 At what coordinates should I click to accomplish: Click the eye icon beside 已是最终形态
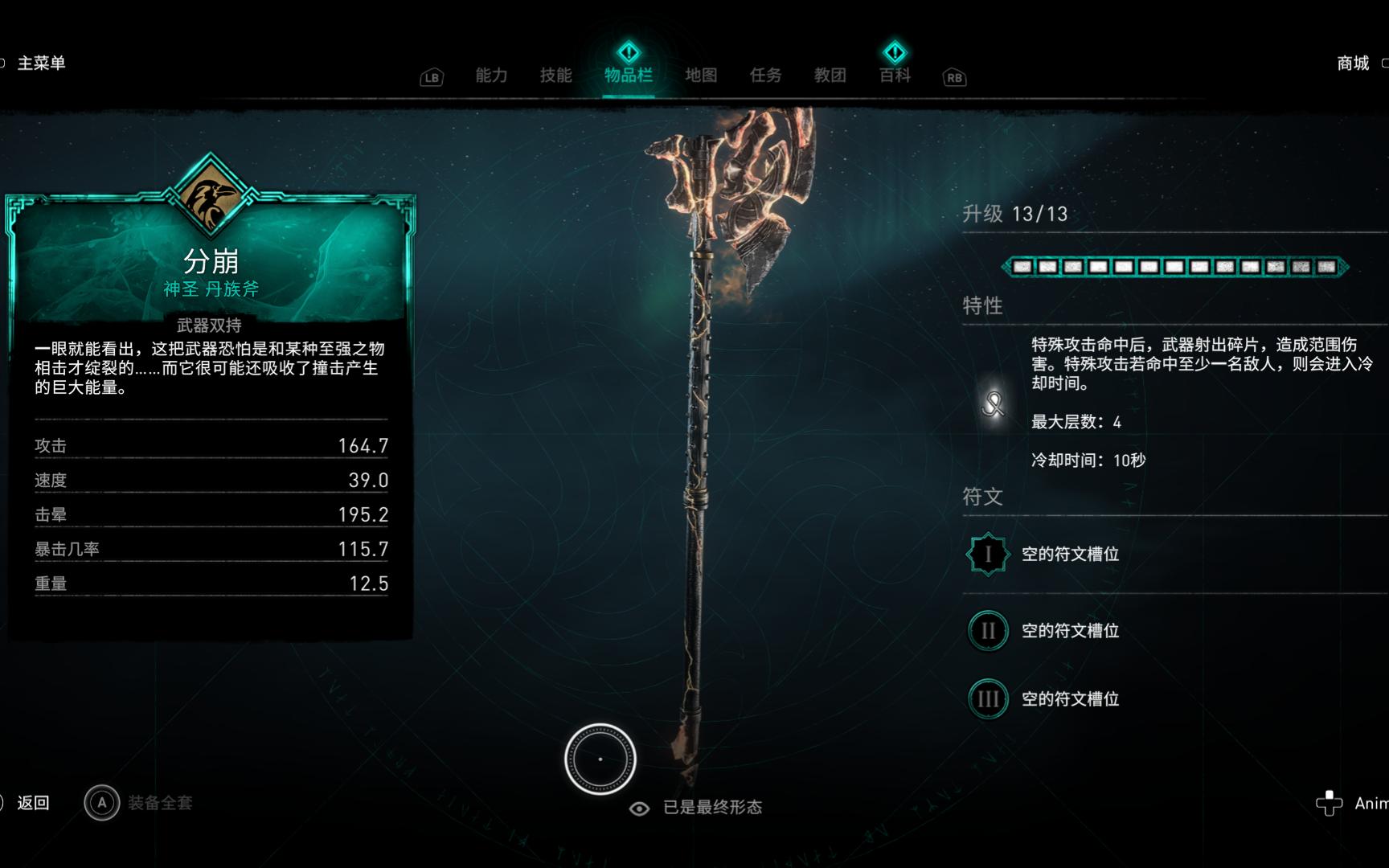(x=638, y=808)
